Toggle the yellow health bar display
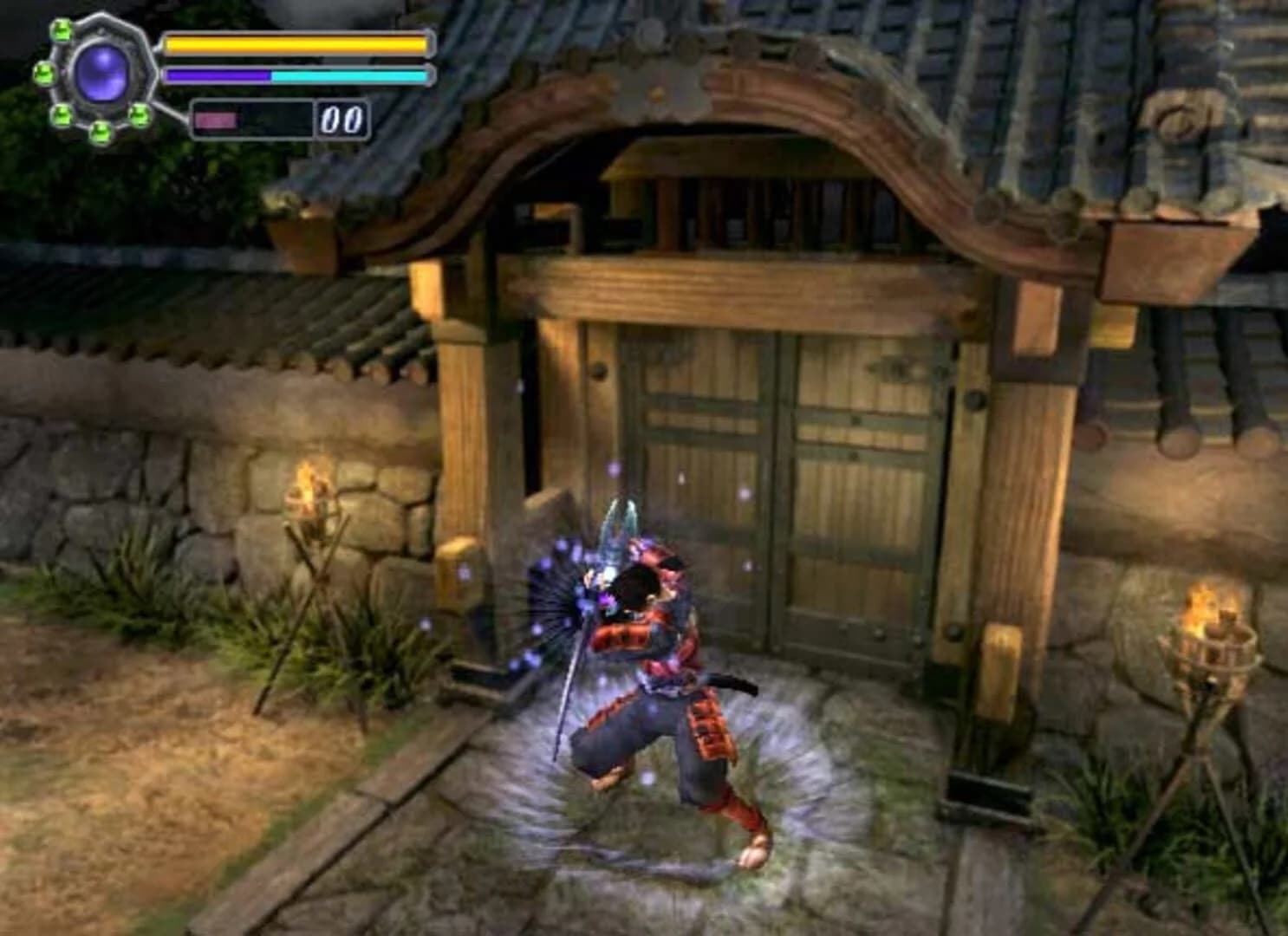Viewport: 1288px width, 936px height. click(295, 43)
